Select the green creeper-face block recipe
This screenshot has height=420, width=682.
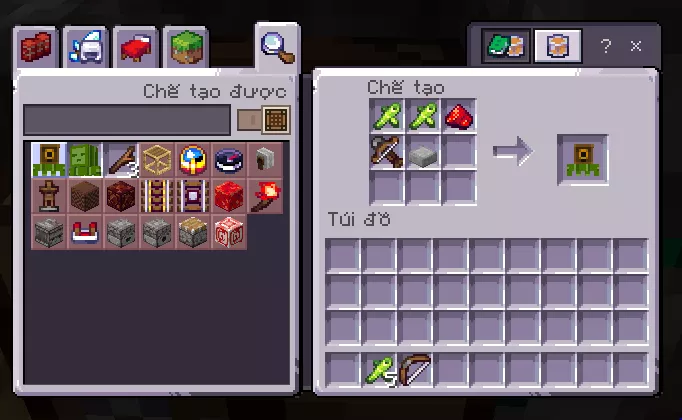point(84,160)
